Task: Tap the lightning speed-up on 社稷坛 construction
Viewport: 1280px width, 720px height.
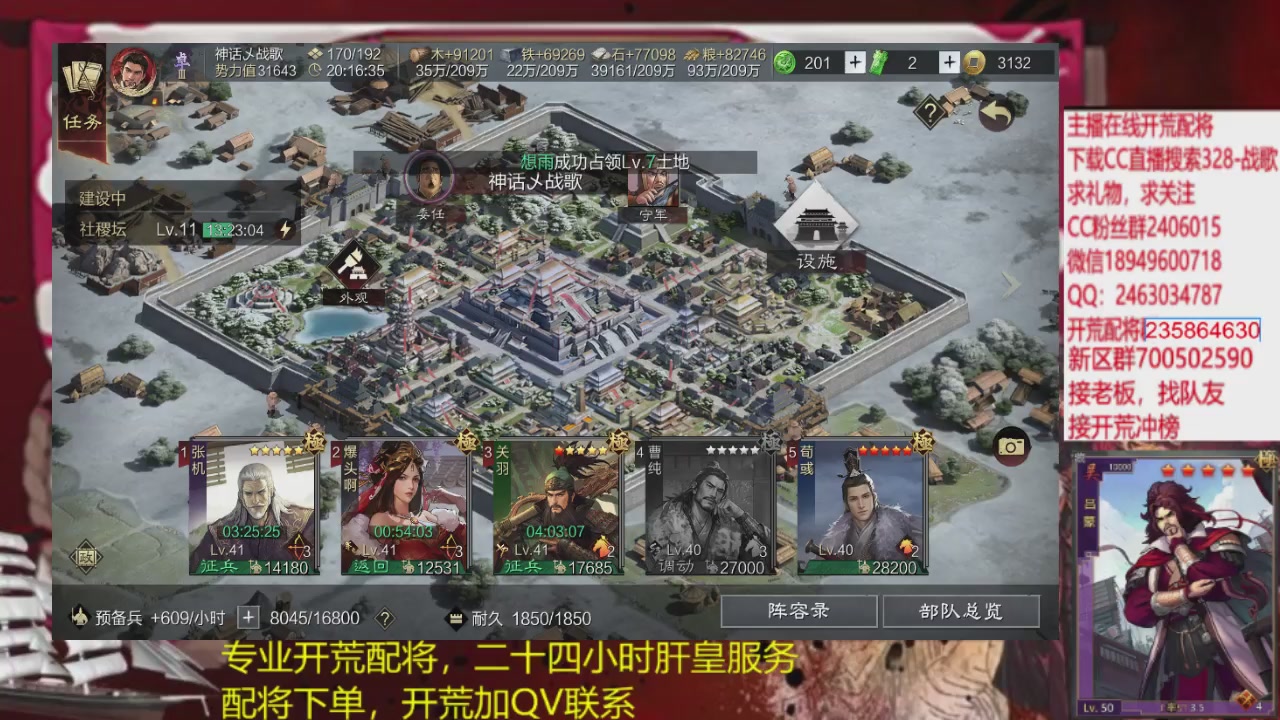Action: tap(285, 228)
